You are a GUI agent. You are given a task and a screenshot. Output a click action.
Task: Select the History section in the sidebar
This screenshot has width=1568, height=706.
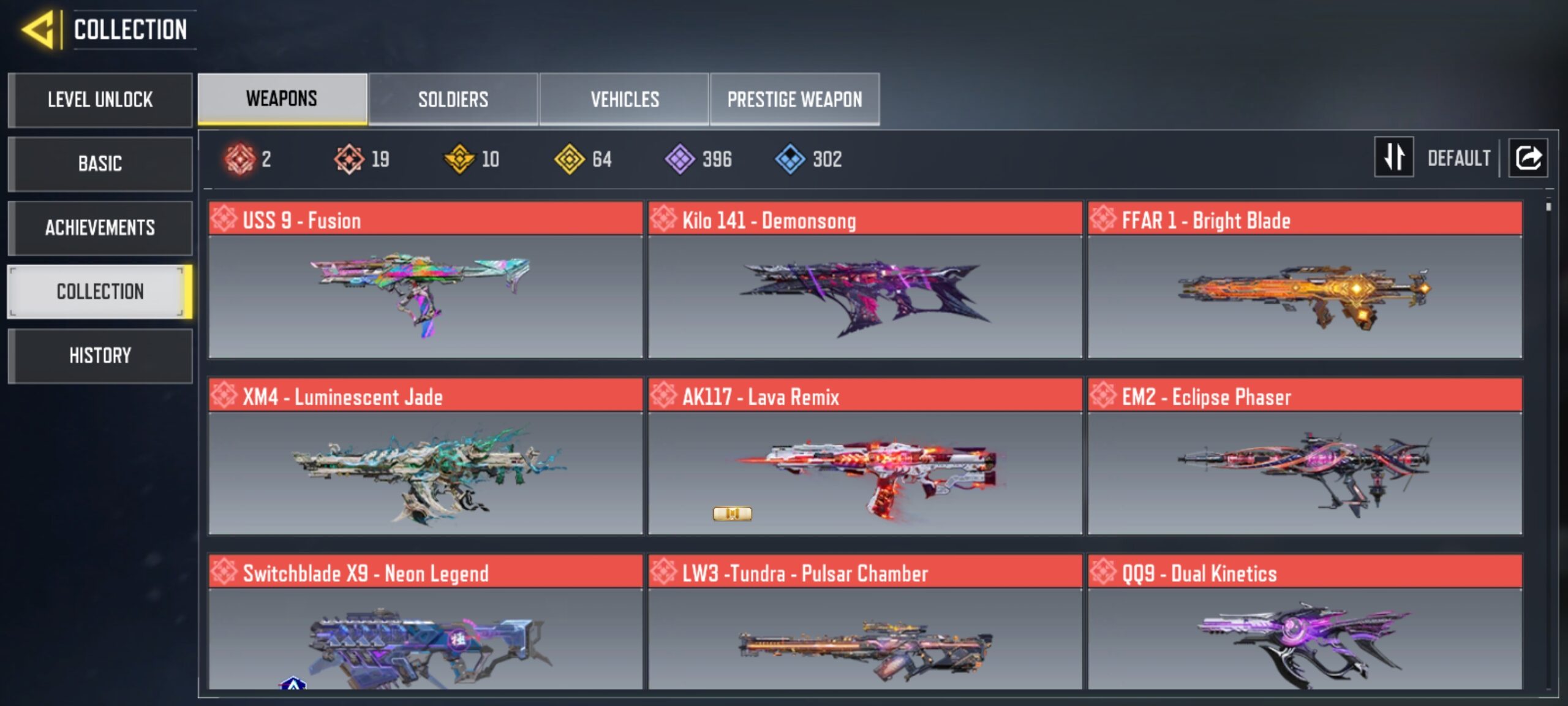(x=100, y=355)
